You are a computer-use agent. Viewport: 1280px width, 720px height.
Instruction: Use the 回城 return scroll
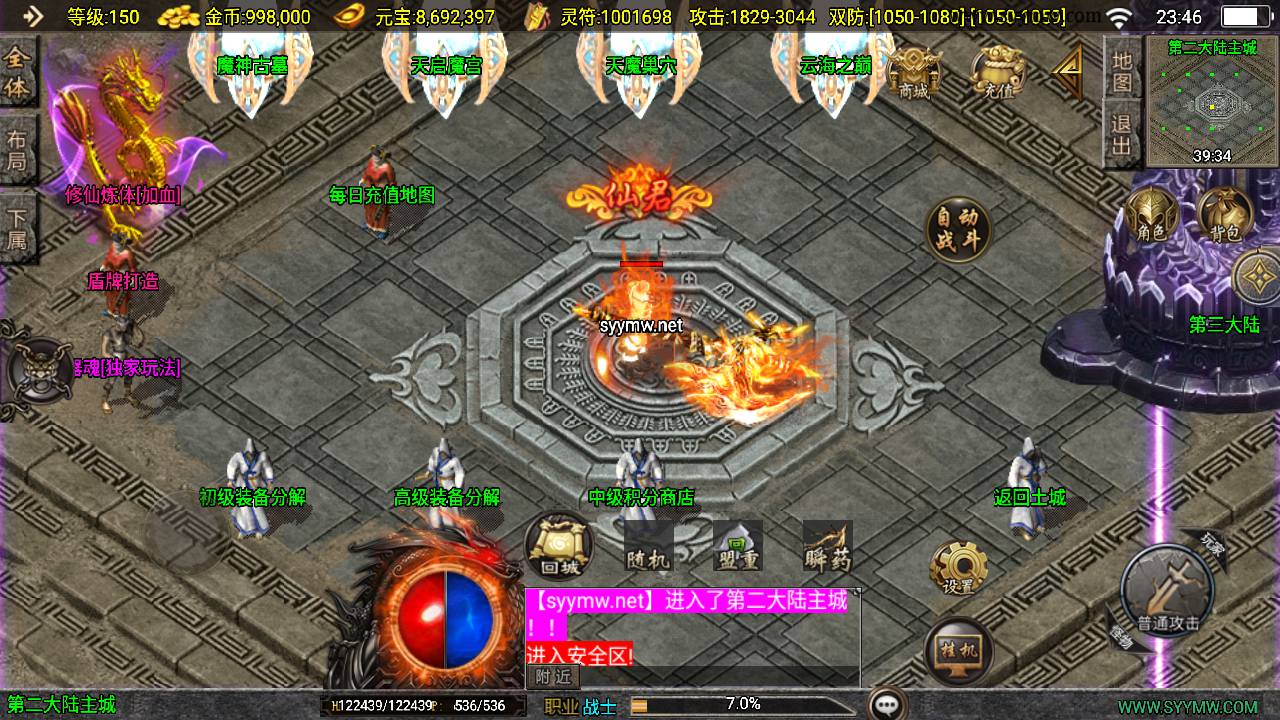559,546
